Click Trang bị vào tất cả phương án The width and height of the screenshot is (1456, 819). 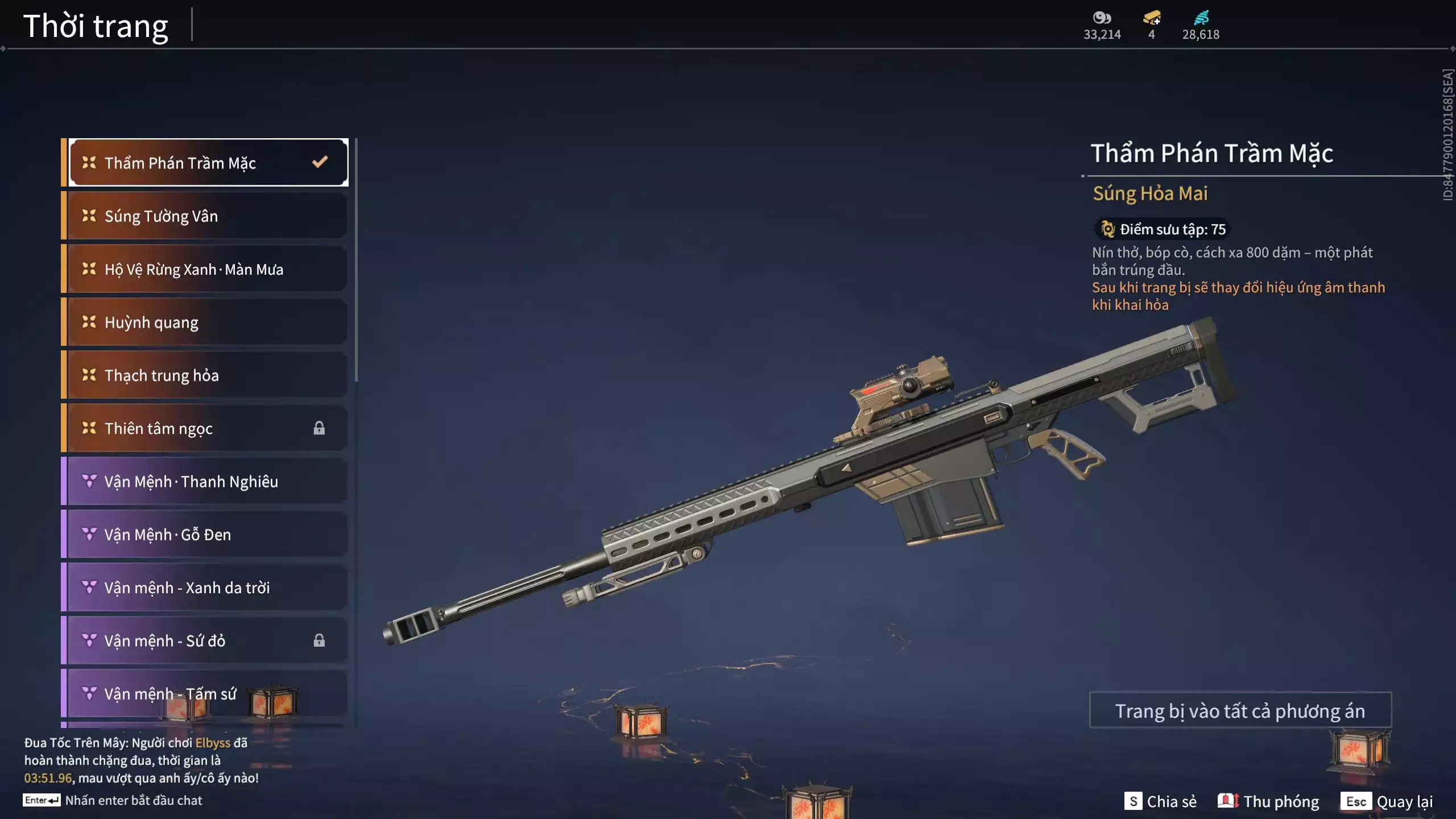pyautogui.click(x=1240, y=710)
